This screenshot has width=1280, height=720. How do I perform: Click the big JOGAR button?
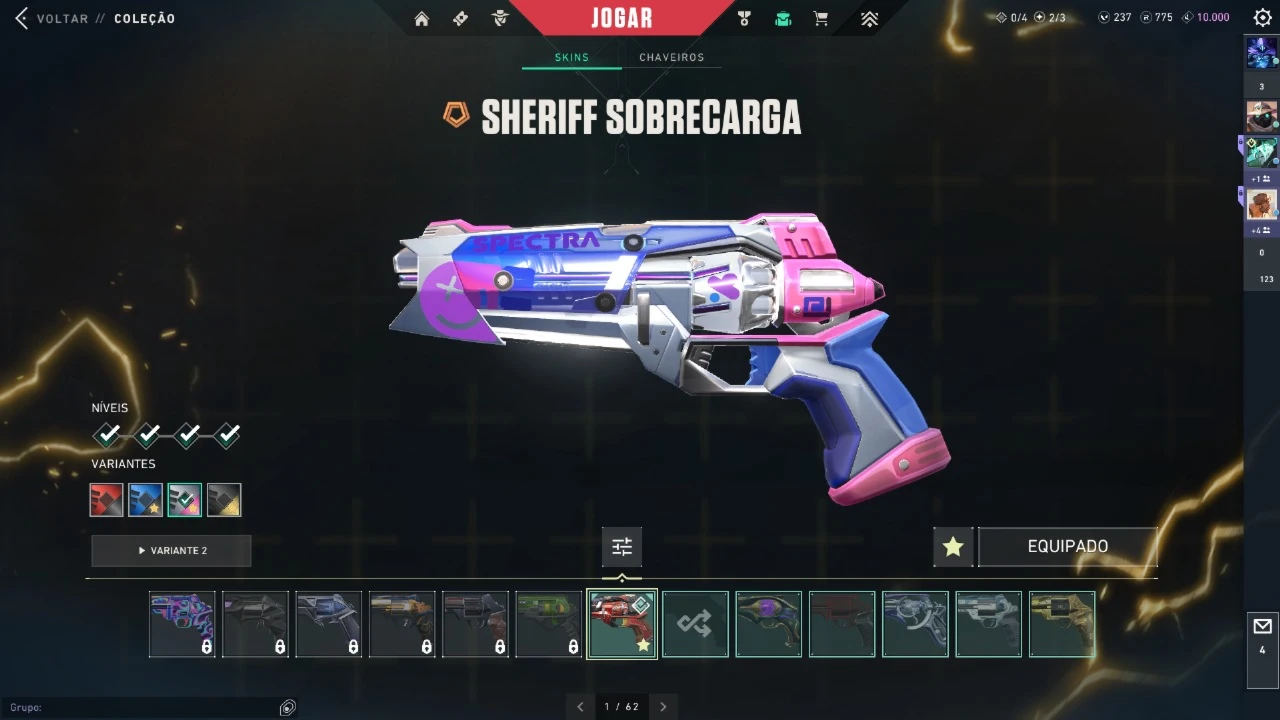[621, 18]
